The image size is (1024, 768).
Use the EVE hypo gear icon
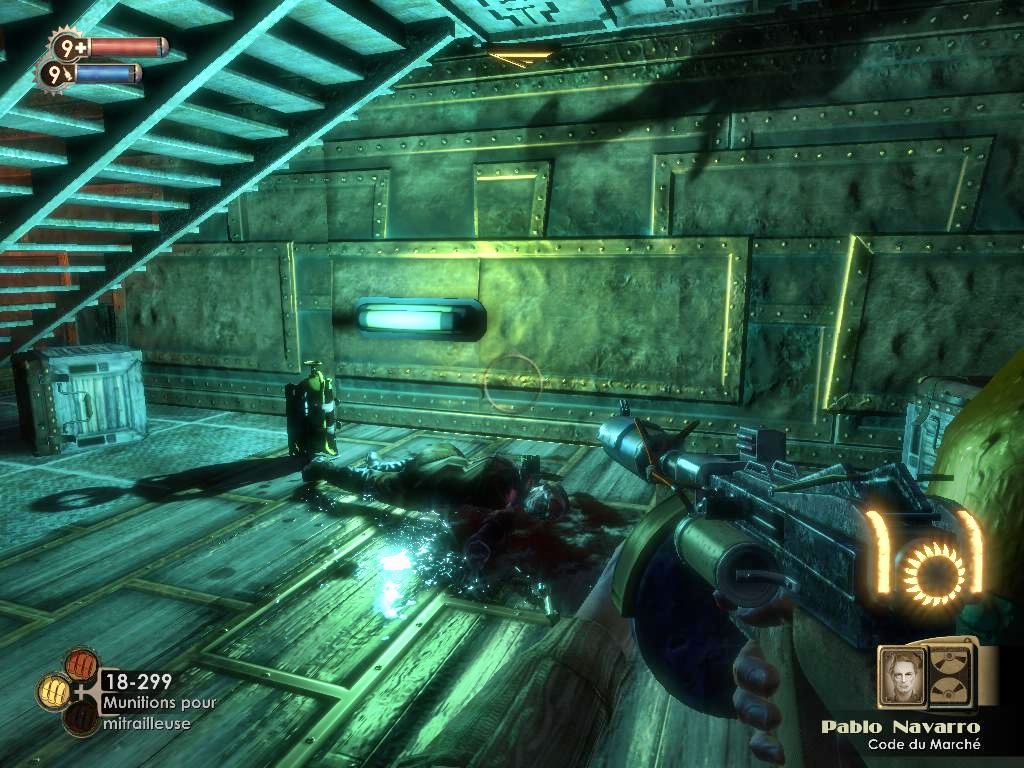(53, 73)
